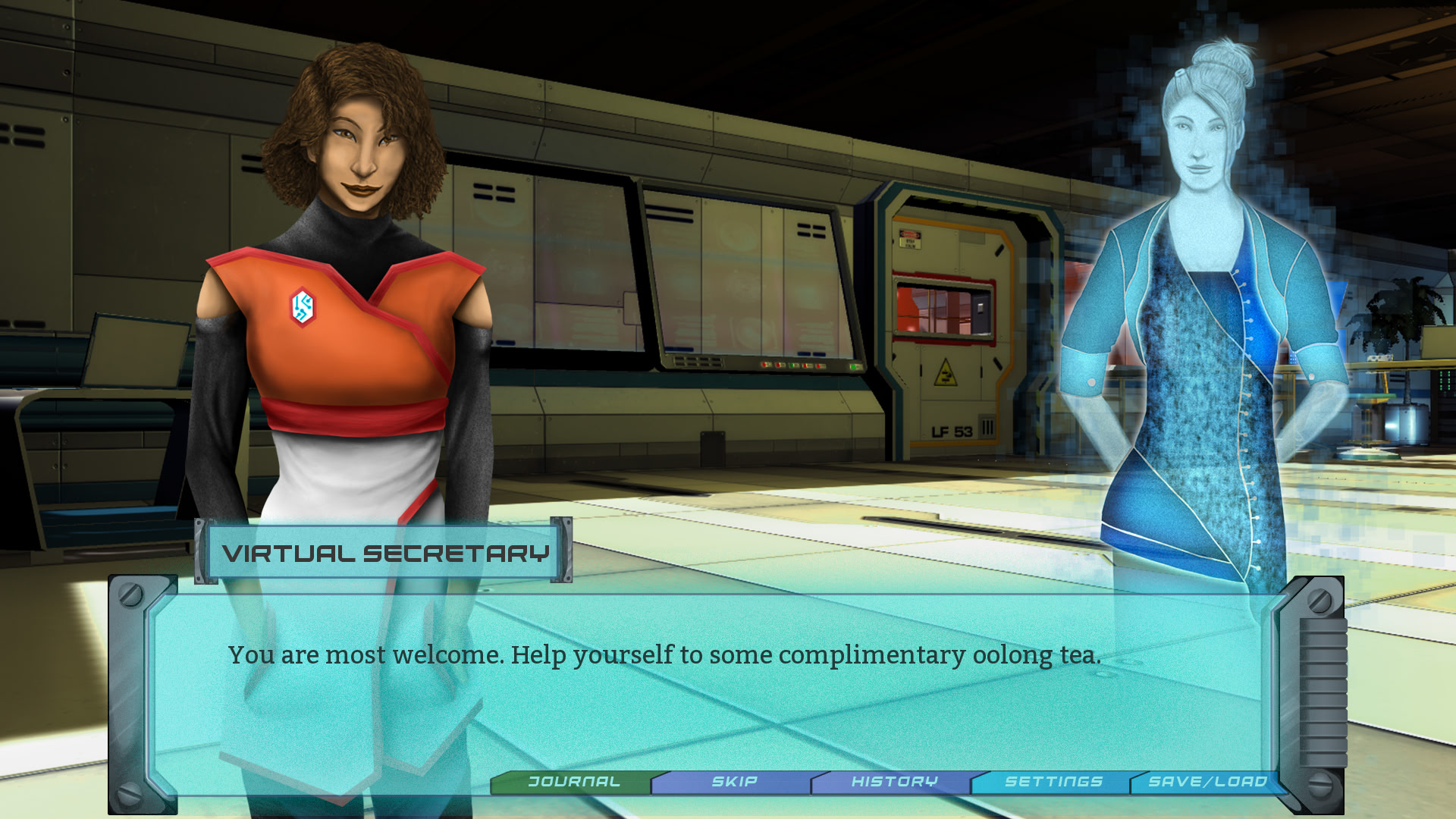Open the Settings menu
Viewport: 1456px width, 819px height.
[x=1053, y=782]
